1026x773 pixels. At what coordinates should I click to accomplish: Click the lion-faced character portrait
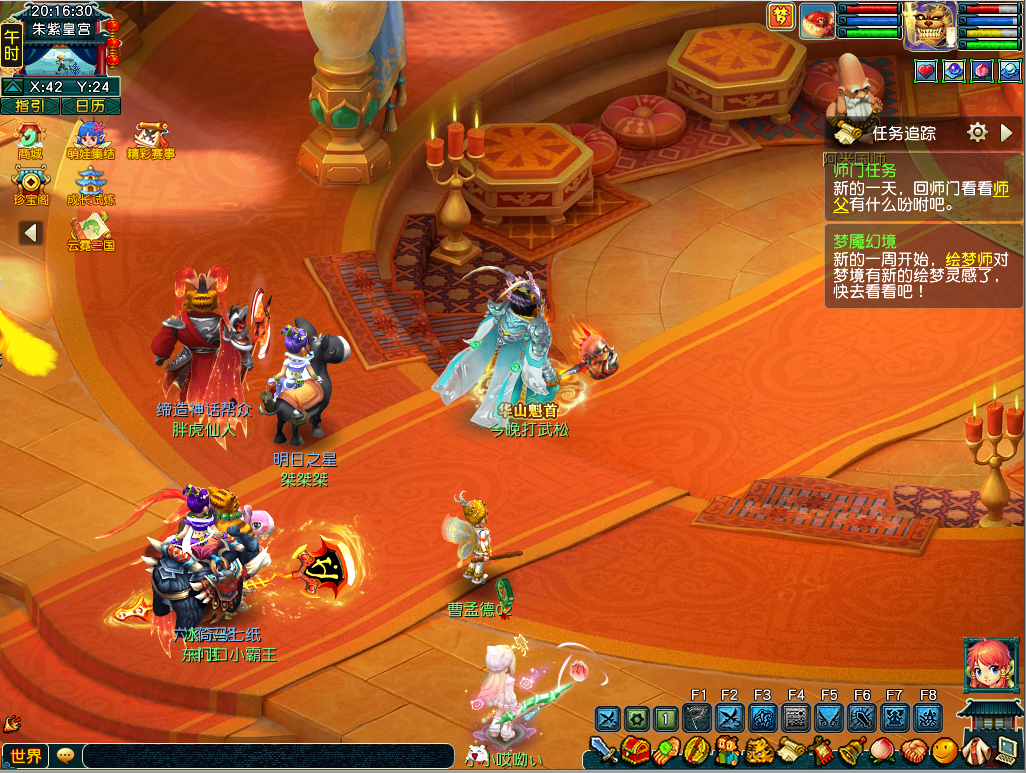[929, 25]
